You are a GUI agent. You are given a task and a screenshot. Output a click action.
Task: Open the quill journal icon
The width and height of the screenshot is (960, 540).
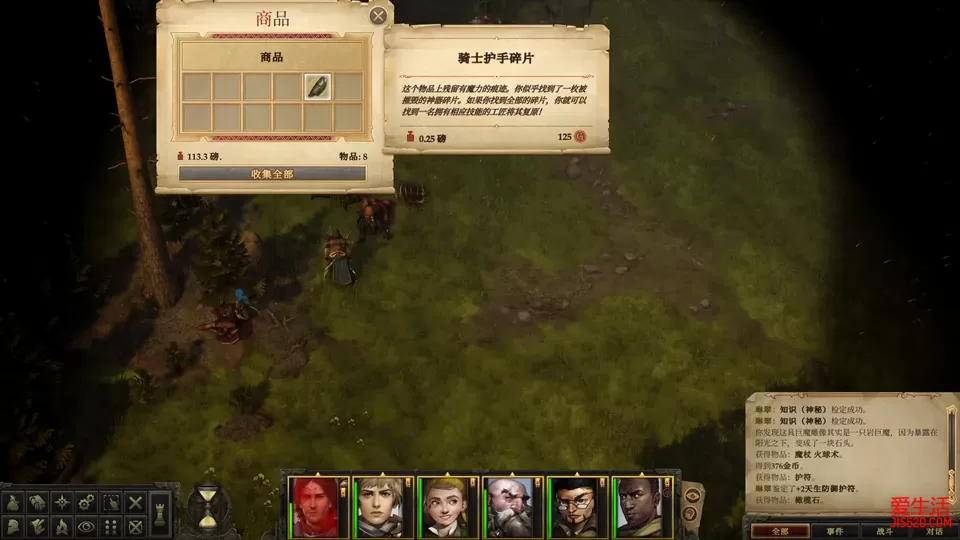point(37,526)
